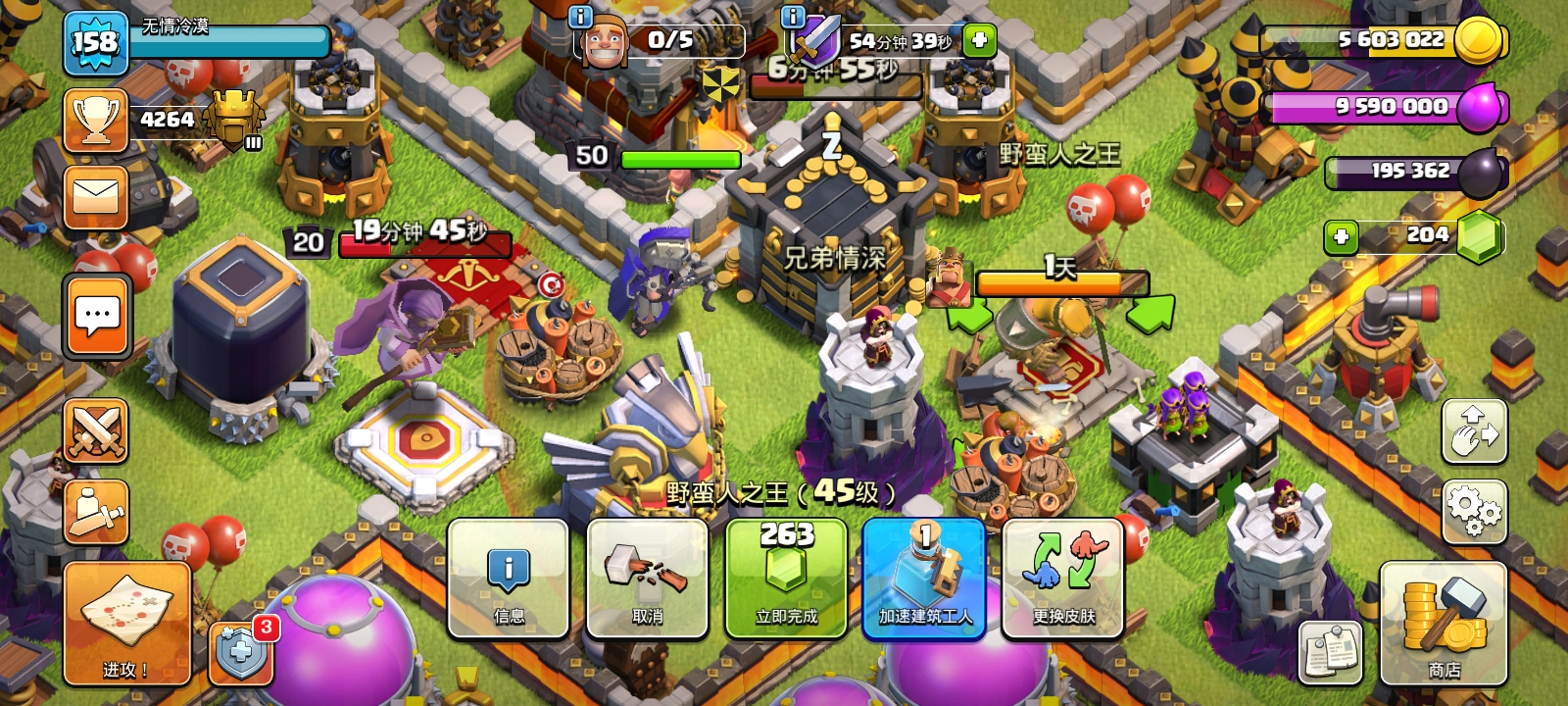Image resolution: width=1568 pixels, height=706 pixels.
Task: Tap the level 158 experience badge
Action: [x=95, y=43]
